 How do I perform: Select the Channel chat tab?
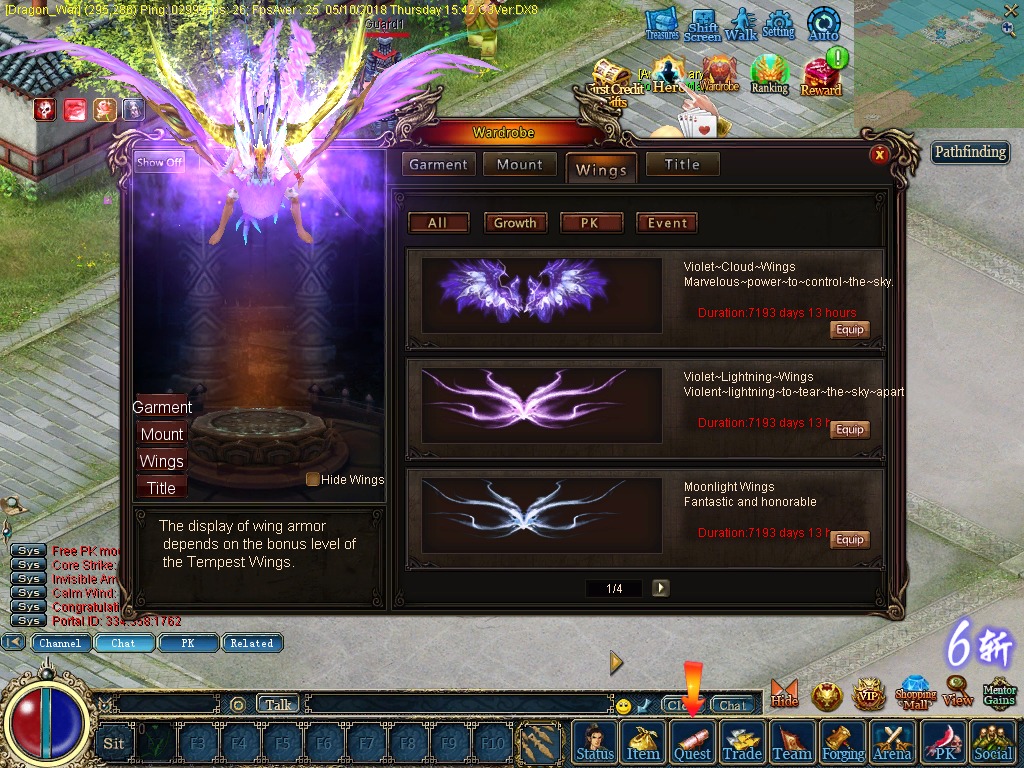pos(60,643)
